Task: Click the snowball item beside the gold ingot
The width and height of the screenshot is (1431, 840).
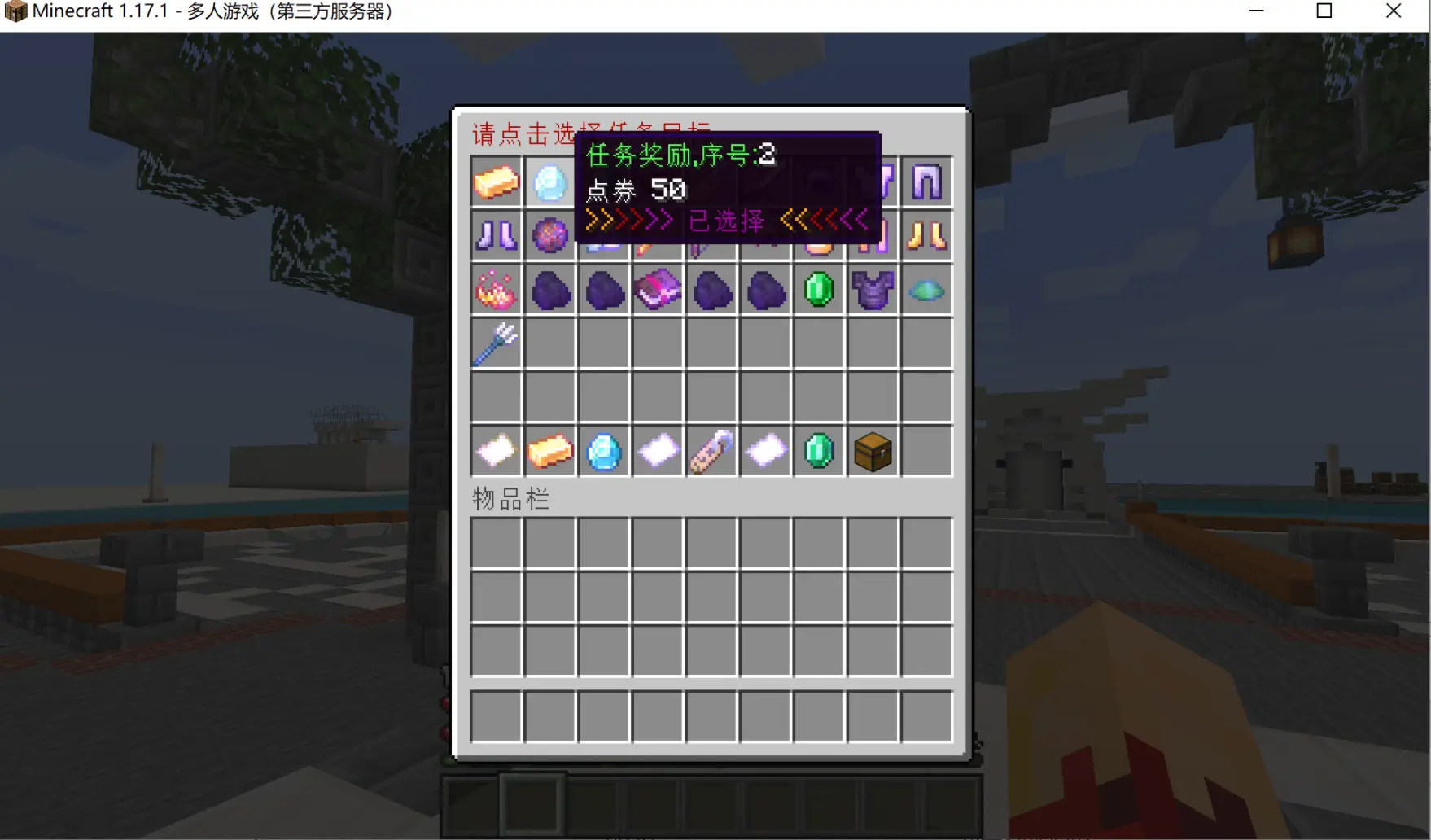Action: 549,182
